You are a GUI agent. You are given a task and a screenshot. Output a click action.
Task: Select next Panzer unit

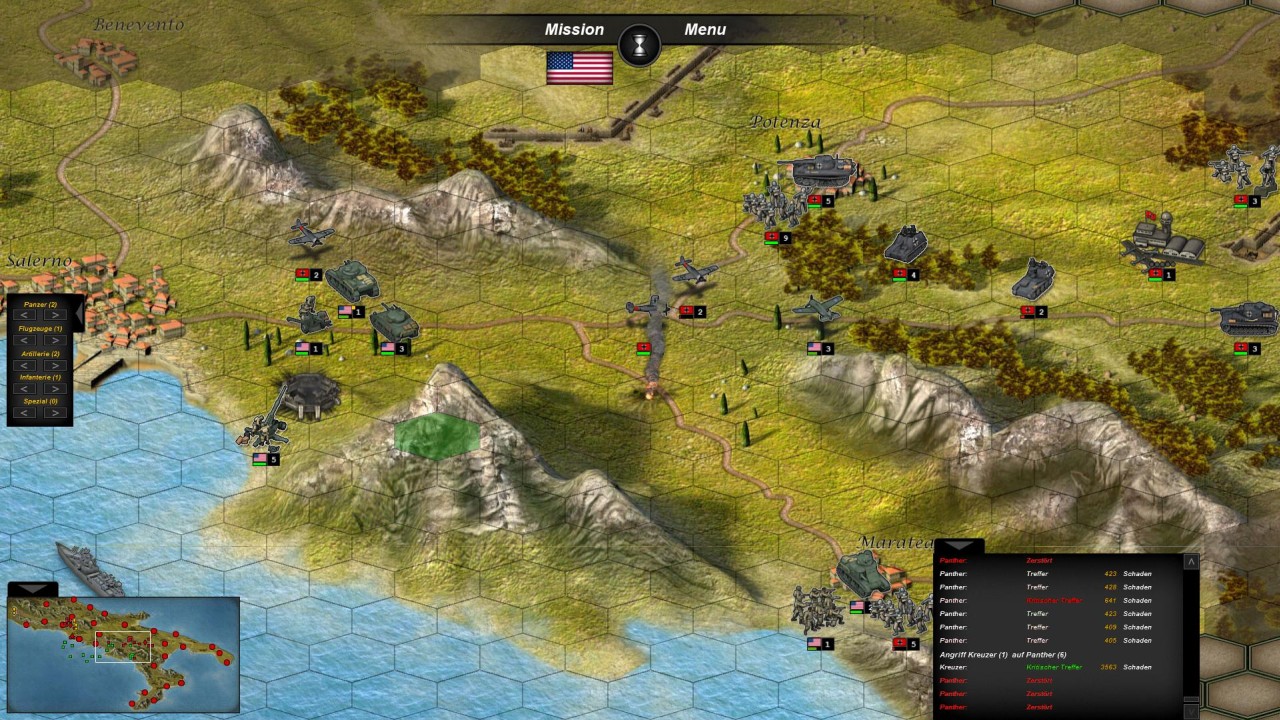point(54,316)
